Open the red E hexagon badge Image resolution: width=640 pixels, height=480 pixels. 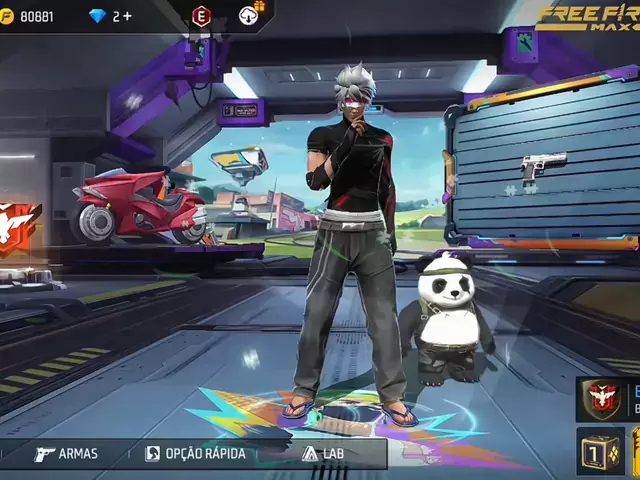point(202,15)
